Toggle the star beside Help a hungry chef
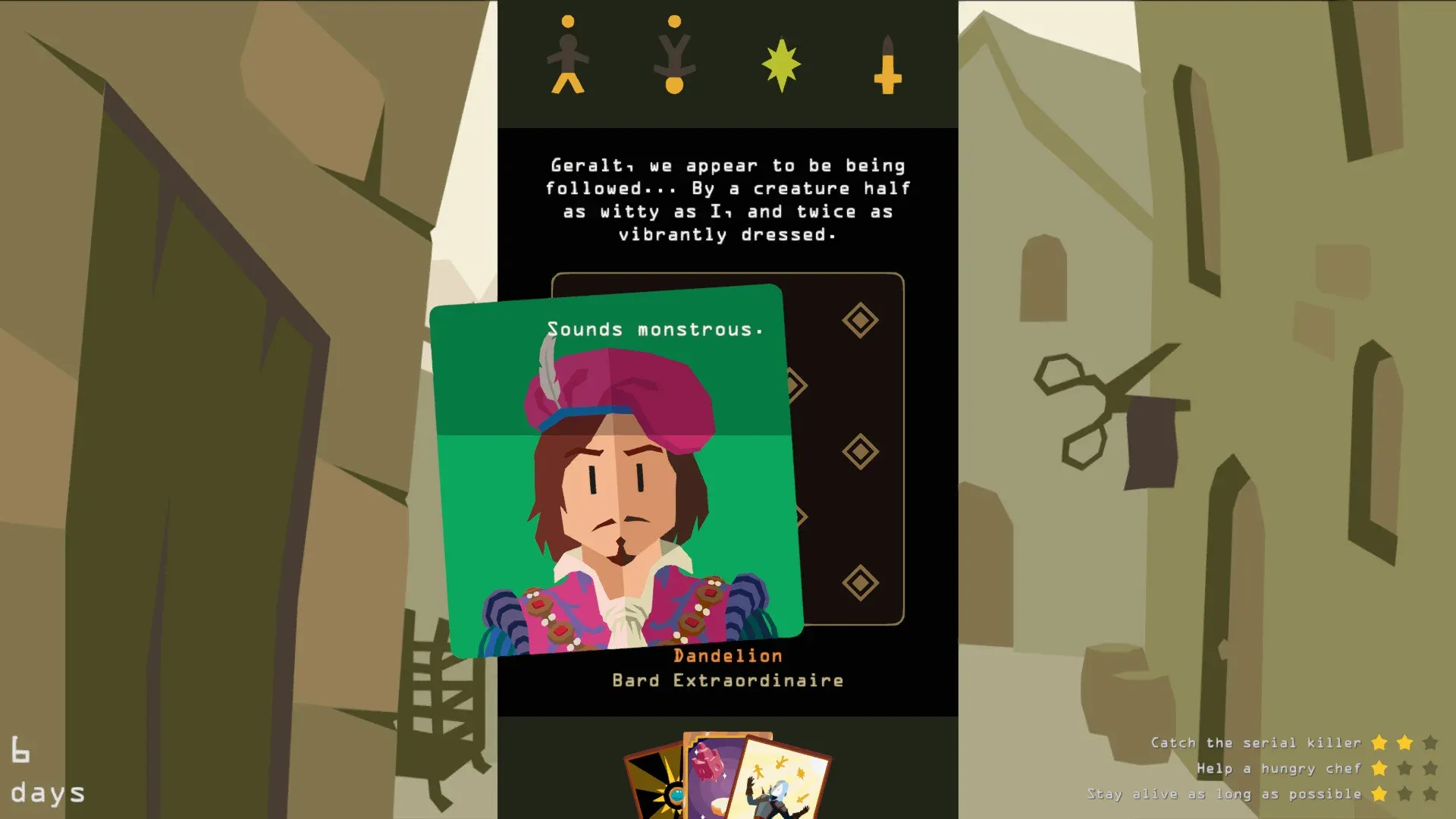Image resolution: width=1456 pixels, height=819 pixels. coord(1380,768)
